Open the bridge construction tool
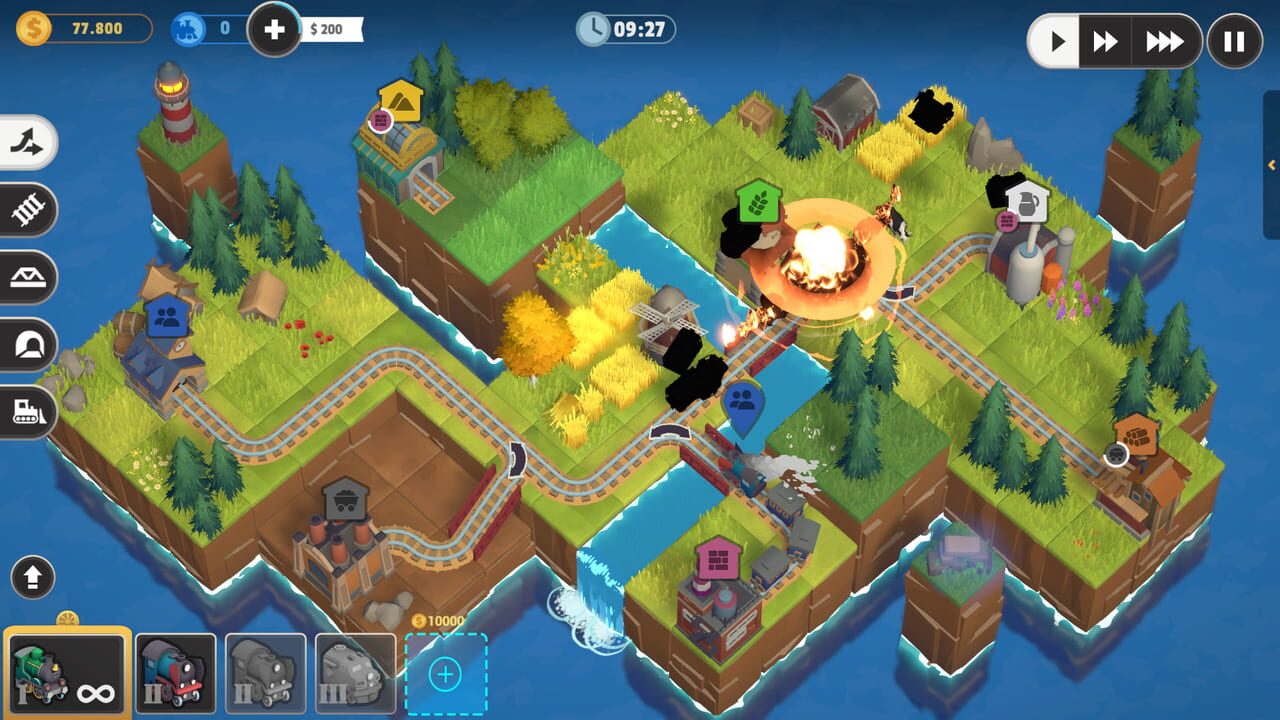The height and width of the screenshot is (720, 1280). 27,277
